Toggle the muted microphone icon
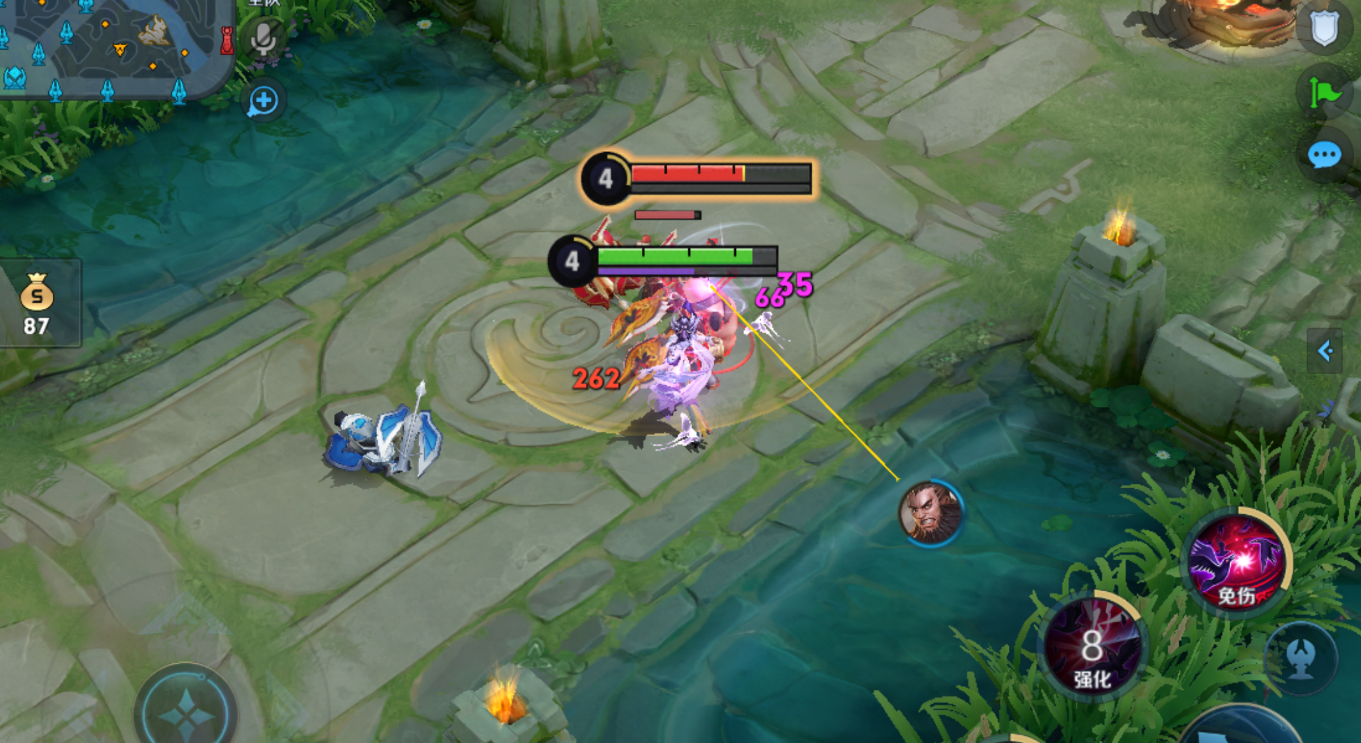The height and width of the screenshot is (743, 1361). point(264,40)
